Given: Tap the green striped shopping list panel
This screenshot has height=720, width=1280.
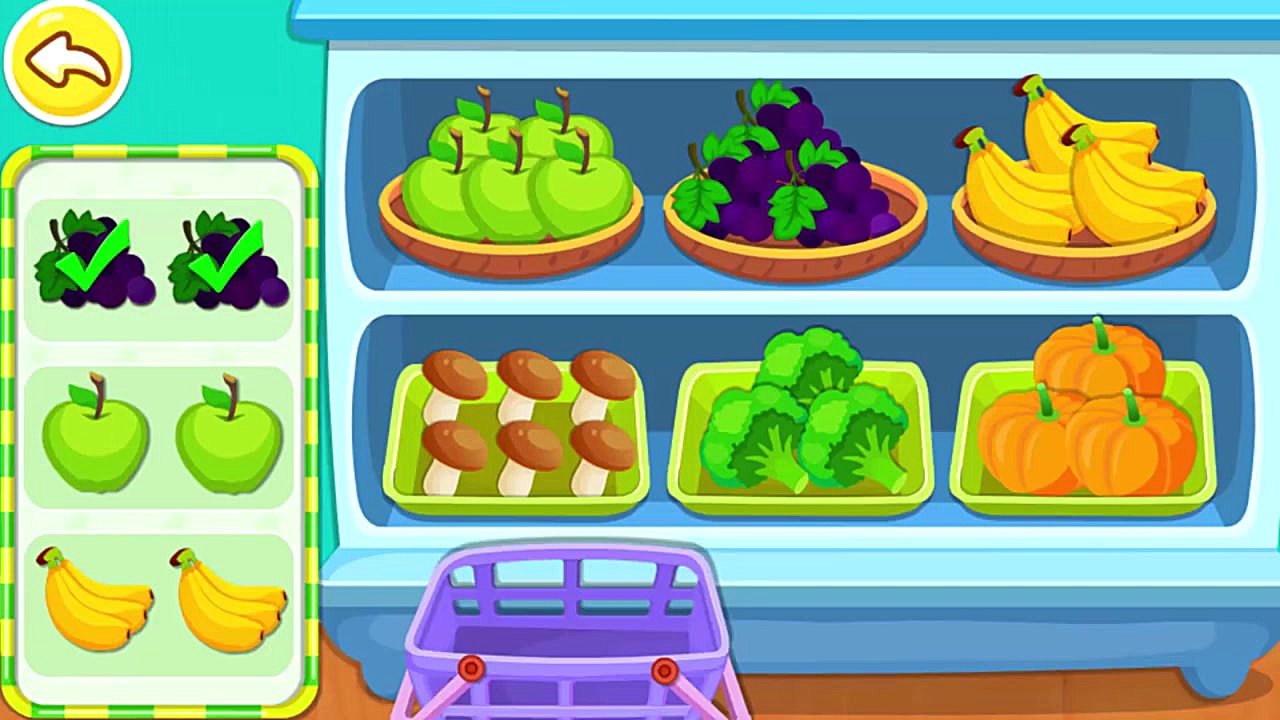Looking at the screenshot, I should 162,430.
